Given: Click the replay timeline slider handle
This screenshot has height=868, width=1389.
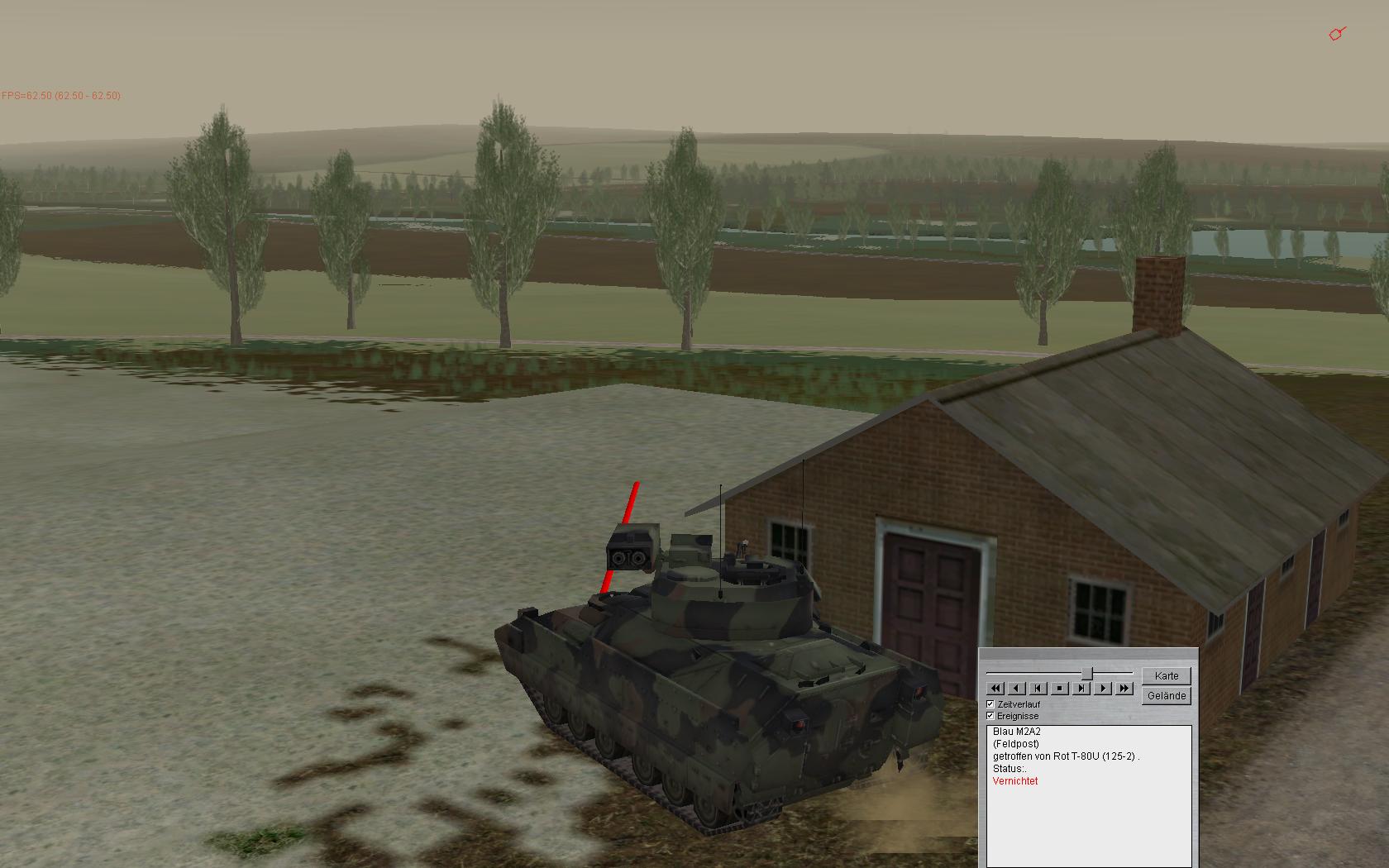Looking at the screenshot, I should pos(1088,674).
